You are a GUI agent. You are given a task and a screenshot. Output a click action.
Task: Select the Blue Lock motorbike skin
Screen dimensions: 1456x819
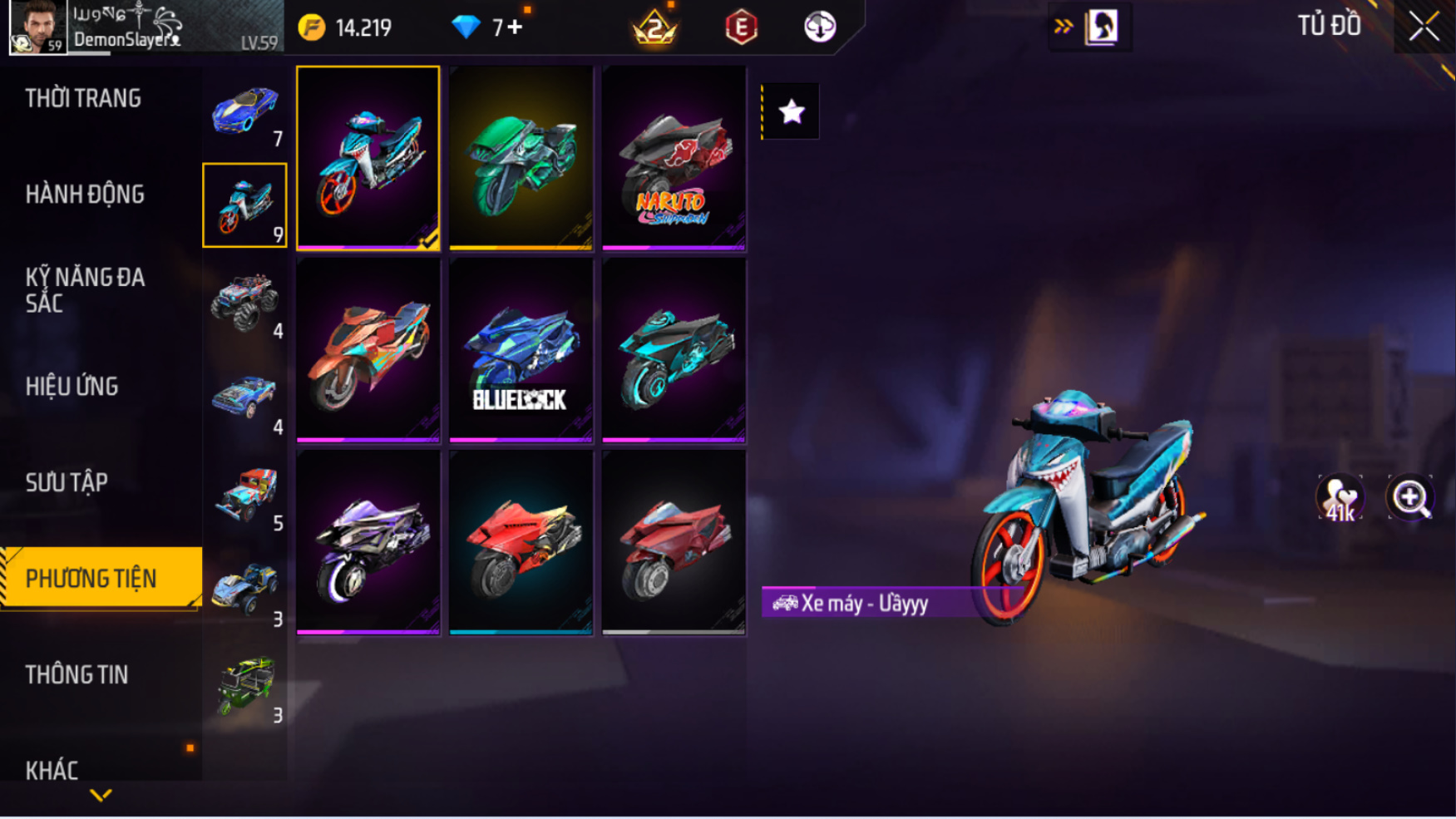[x=521, y=350]
